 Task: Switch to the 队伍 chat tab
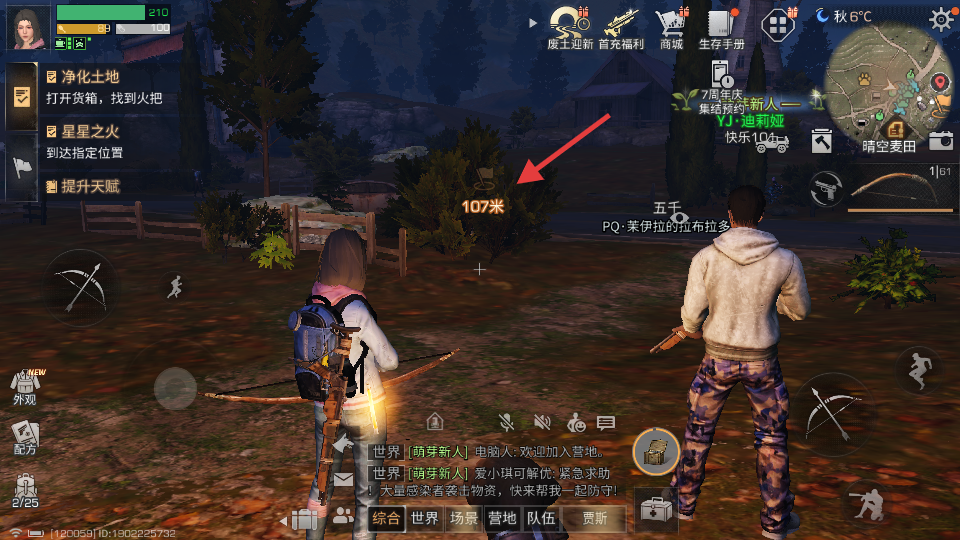click(x=541, y=518)
